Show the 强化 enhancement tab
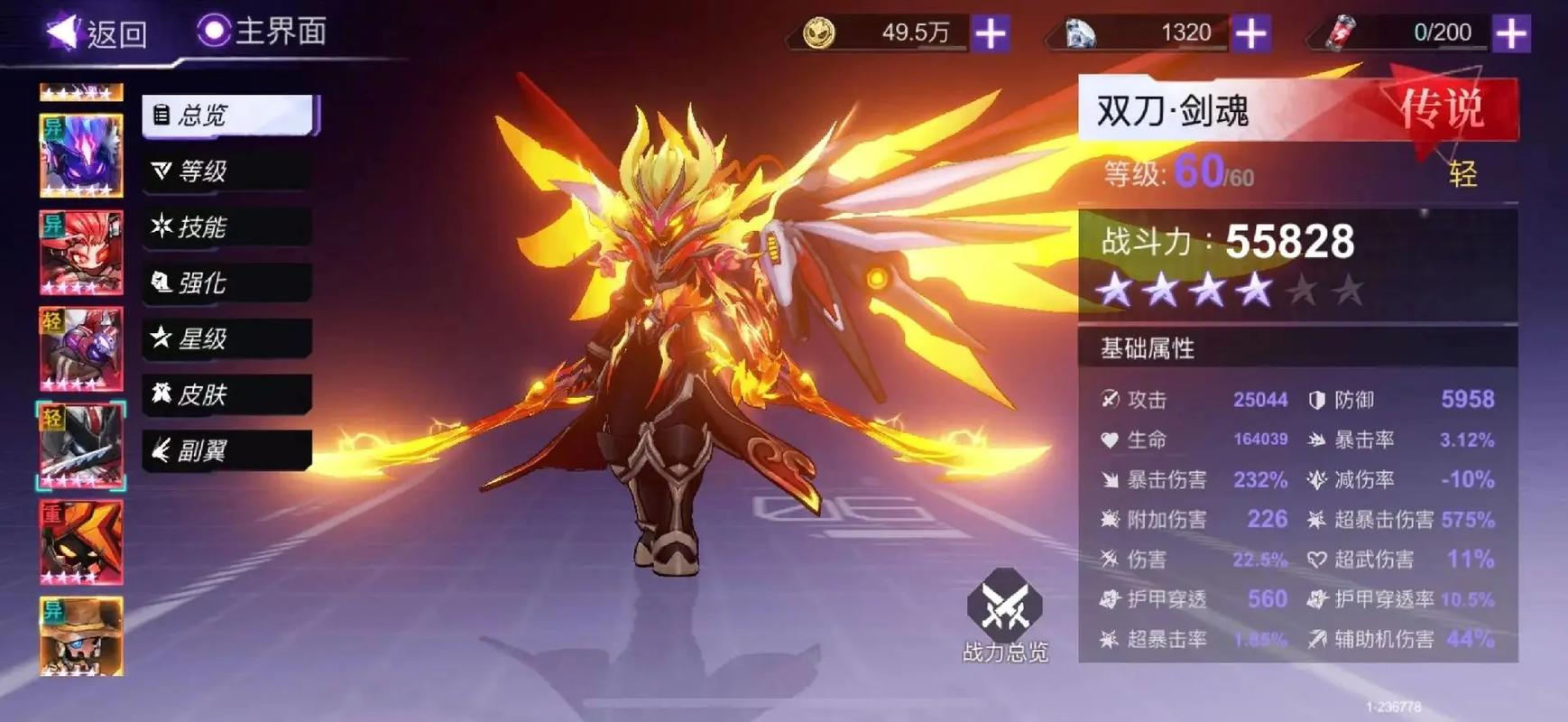 [227, 283]
